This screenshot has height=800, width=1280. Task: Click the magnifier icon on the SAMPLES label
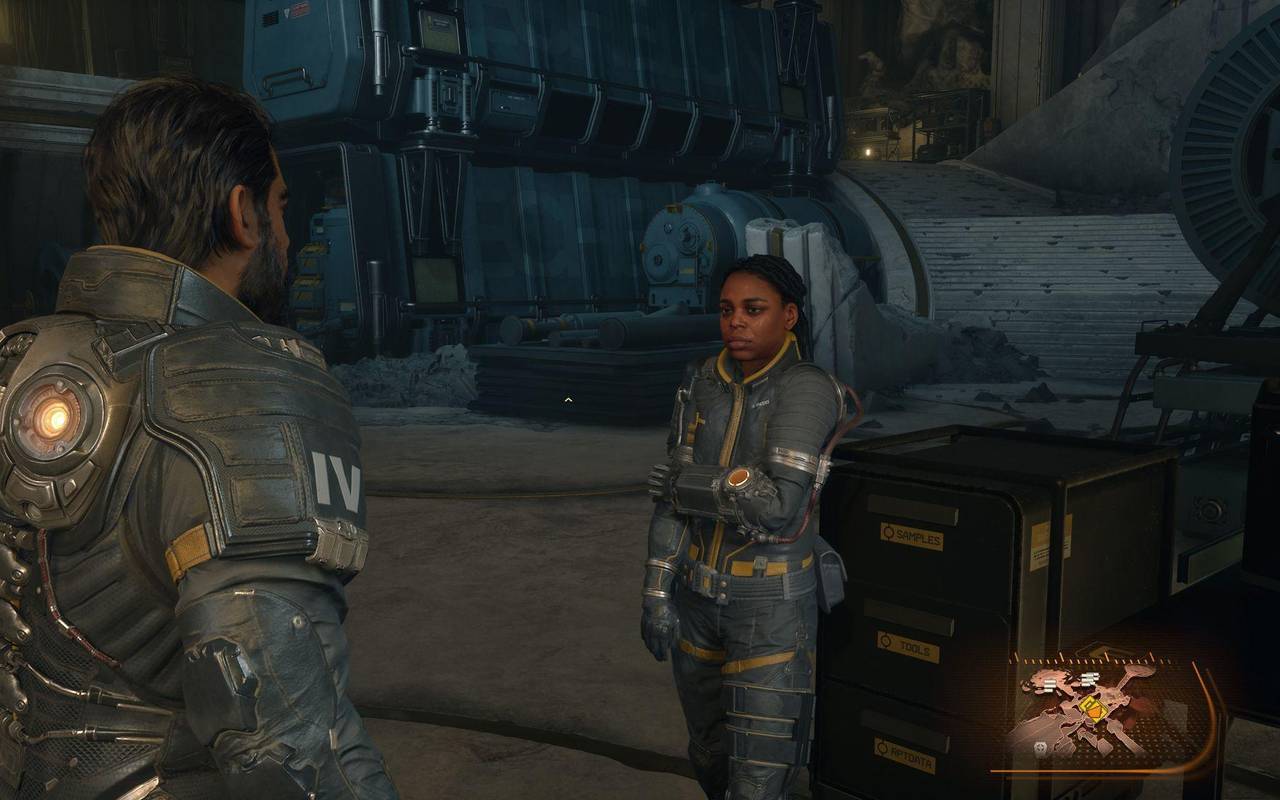coord(888,533)
